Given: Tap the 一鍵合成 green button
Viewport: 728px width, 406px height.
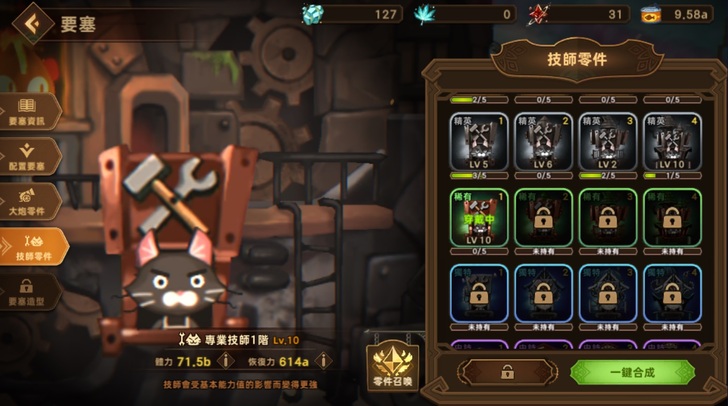Looking at the screenshot, I should click(631, 372).
